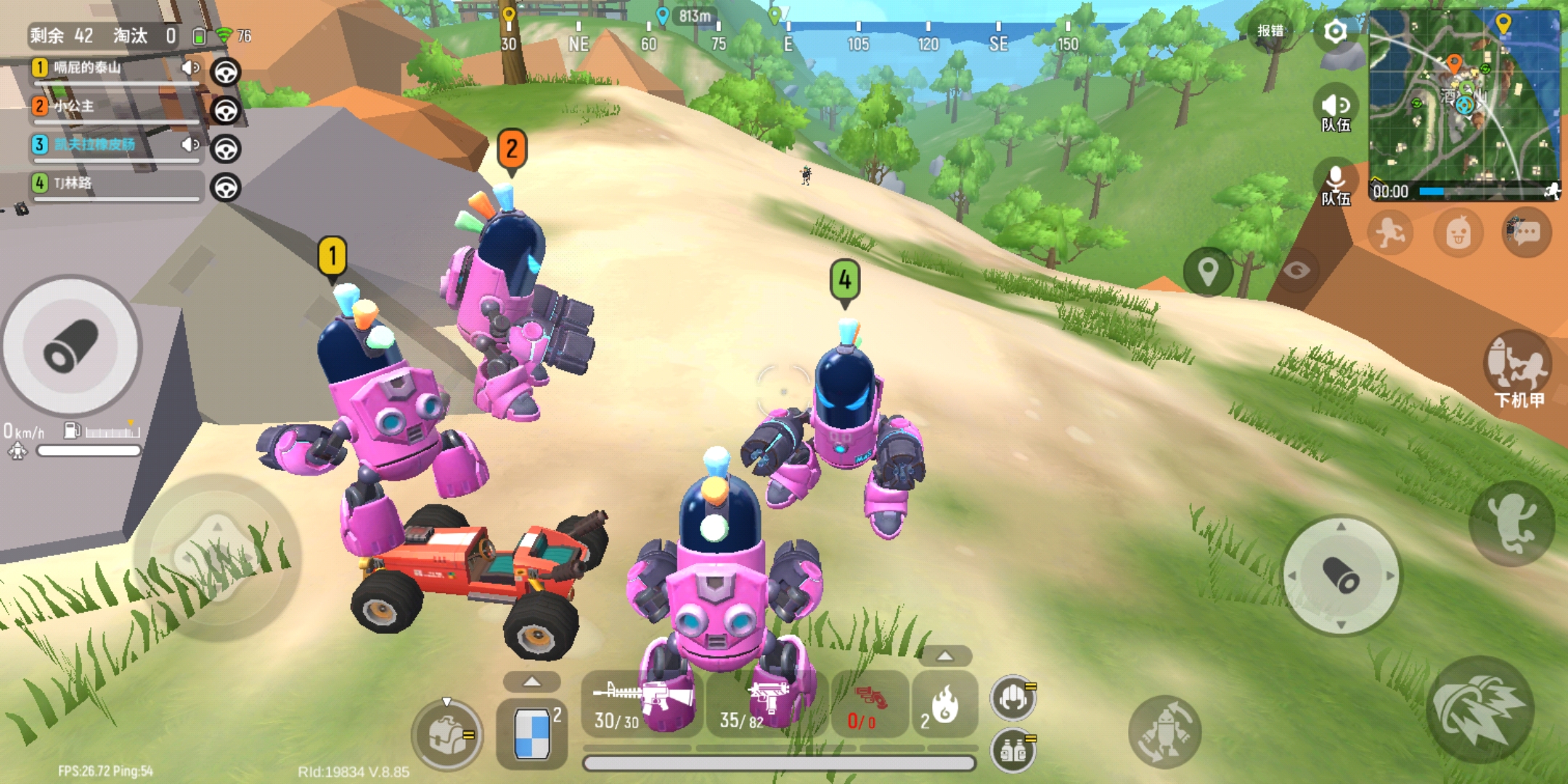Image resolution: width=1568 pixels, height=784 pixels.
Task: Place a map location pin marker
Action: [x=1208, y=271]
